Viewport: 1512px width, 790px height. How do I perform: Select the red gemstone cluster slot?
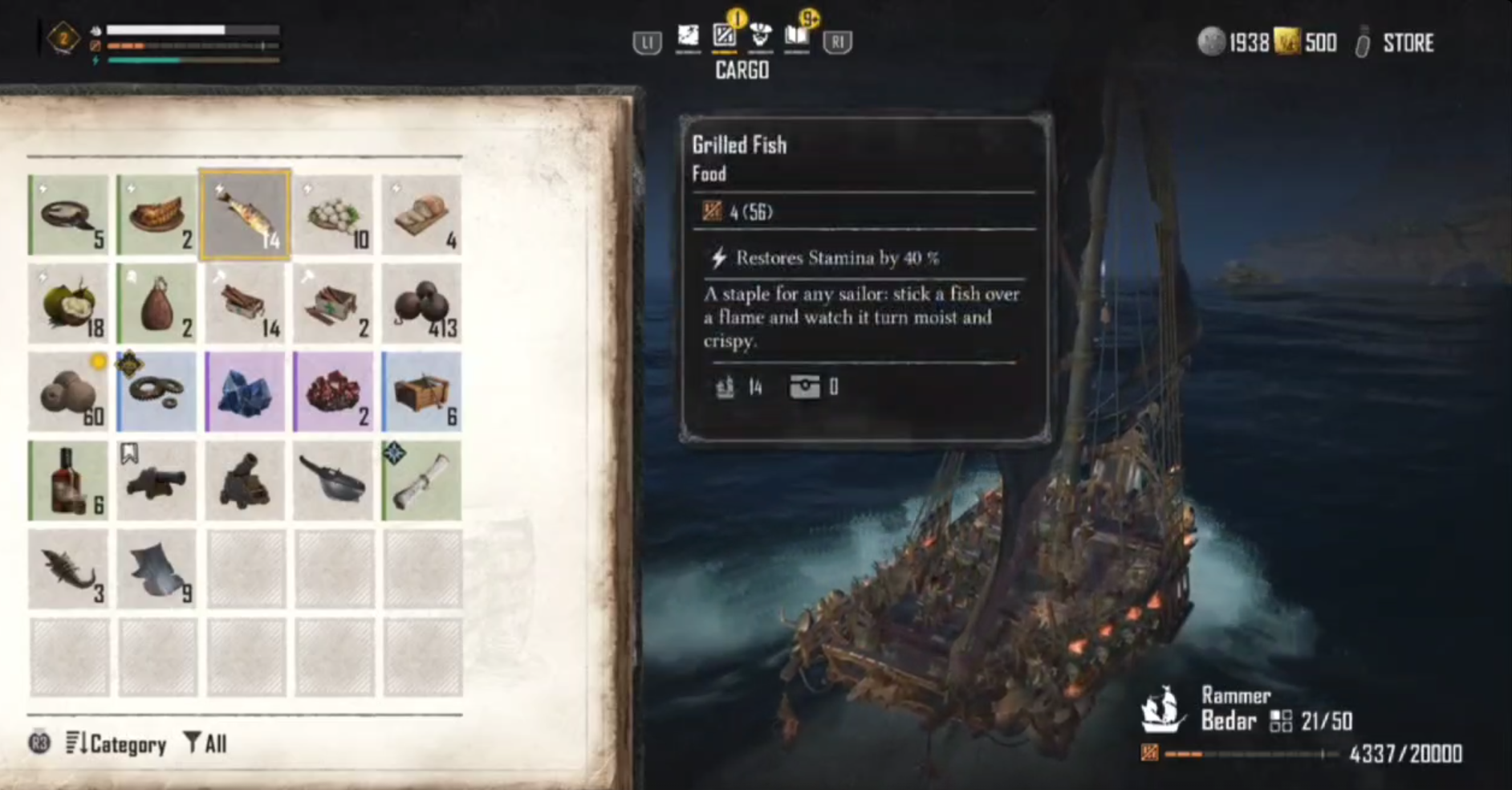coord(333,392)
